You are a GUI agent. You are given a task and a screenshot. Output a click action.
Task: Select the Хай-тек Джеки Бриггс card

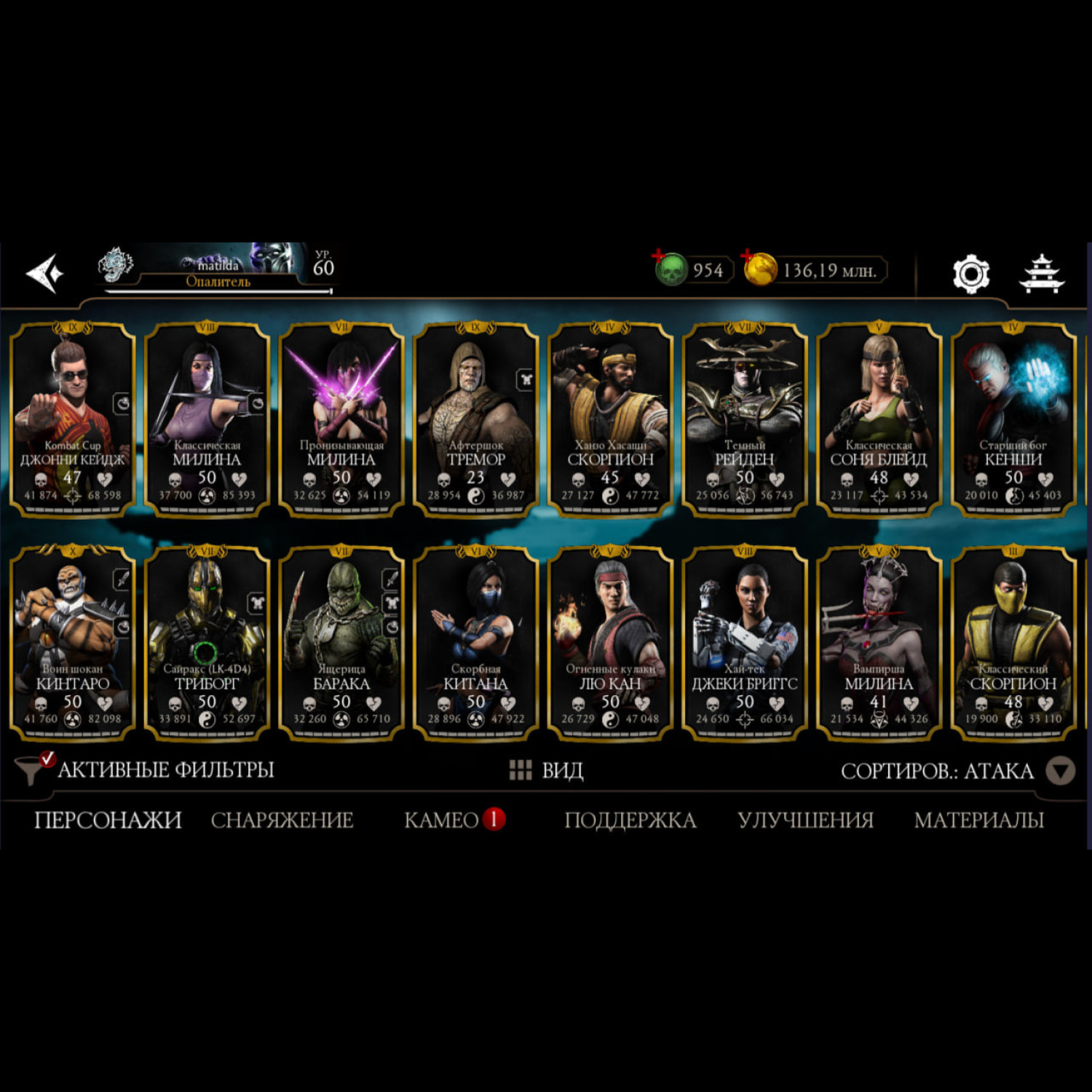pos(744,643)
